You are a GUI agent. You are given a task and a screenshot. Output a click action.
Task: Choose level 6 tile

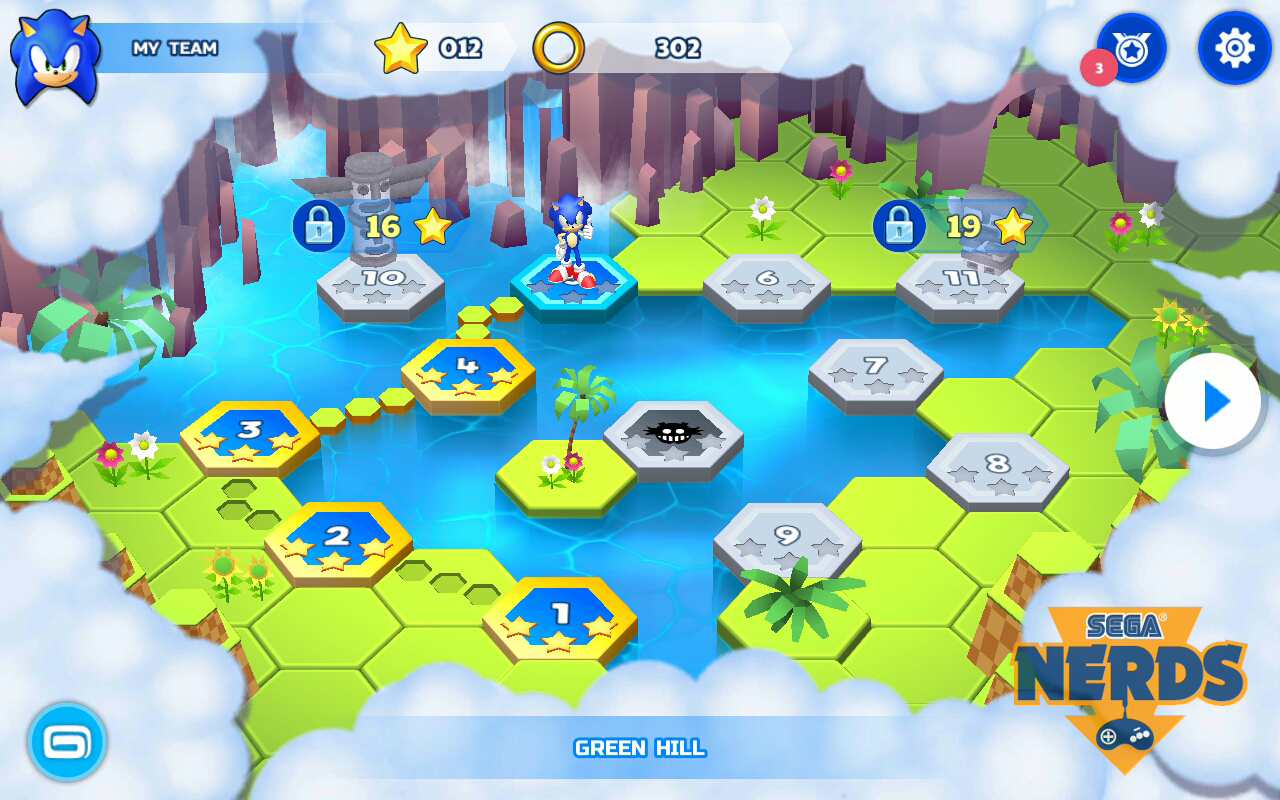point(767,284)
